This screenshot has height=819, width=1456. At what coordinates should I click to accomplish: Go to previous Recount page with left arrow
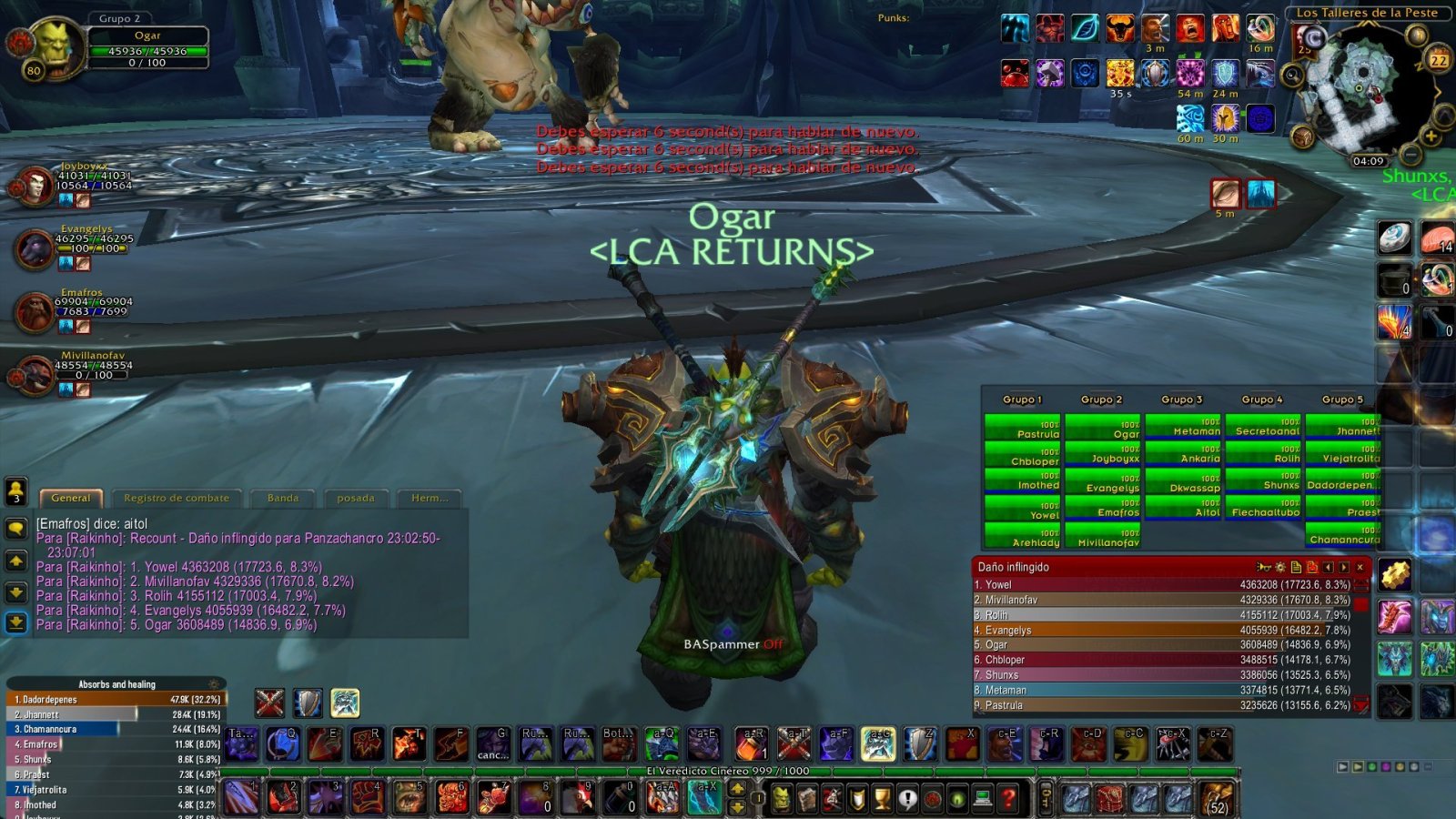click(x=1328, y=566)
